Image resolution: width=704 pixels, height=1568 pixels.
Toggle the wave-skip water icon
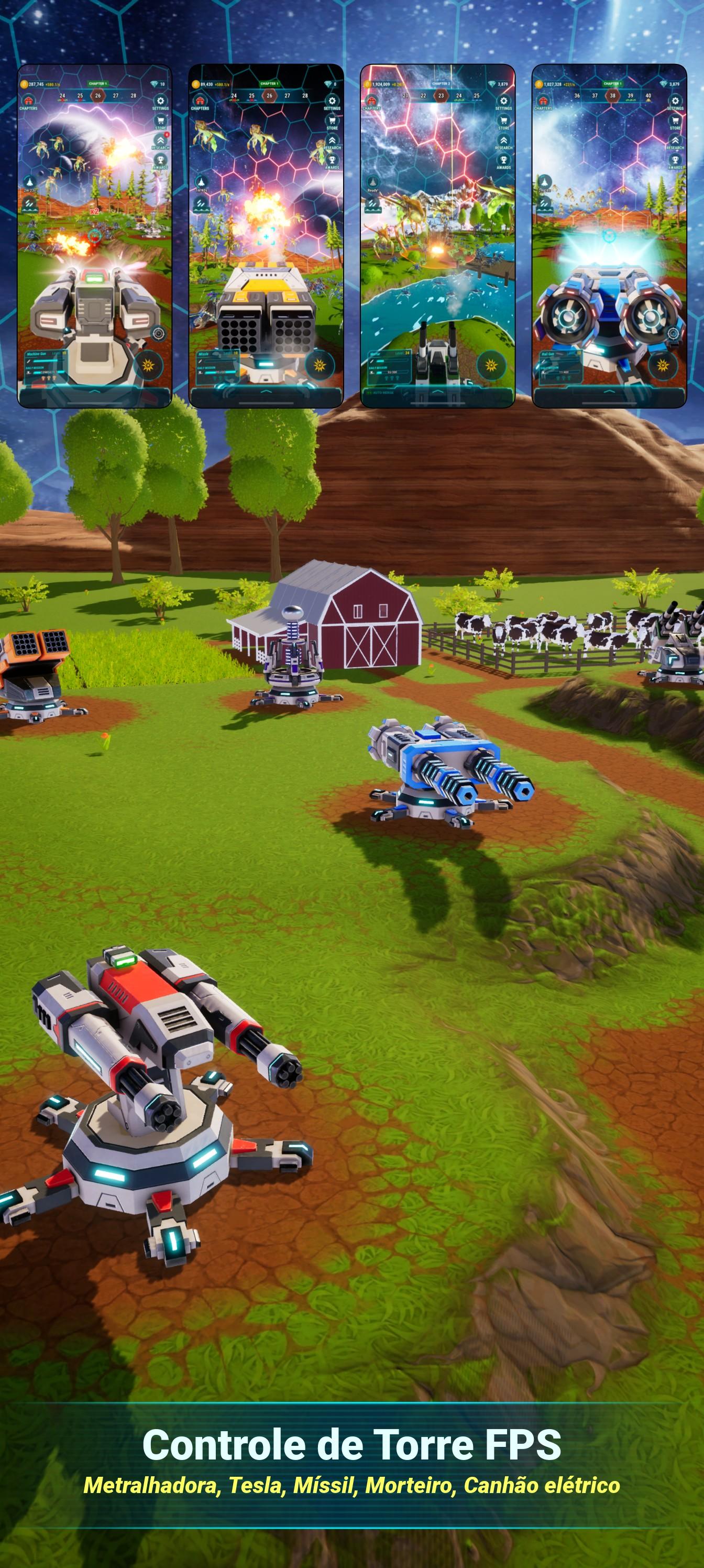click(x=29, y=203)
